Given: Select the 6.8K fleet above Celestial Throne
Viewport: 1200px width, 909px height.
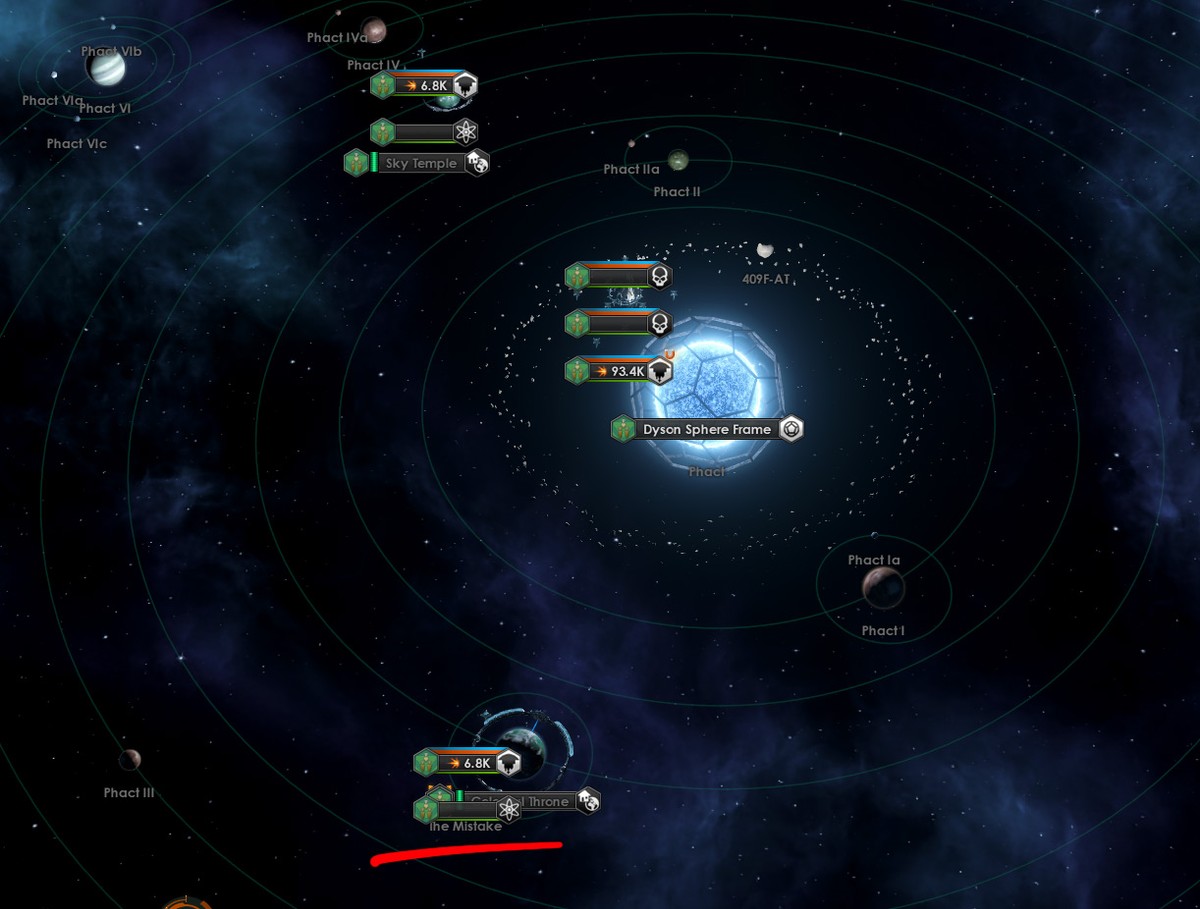Looking at the screenshot, I should (468, 763).
